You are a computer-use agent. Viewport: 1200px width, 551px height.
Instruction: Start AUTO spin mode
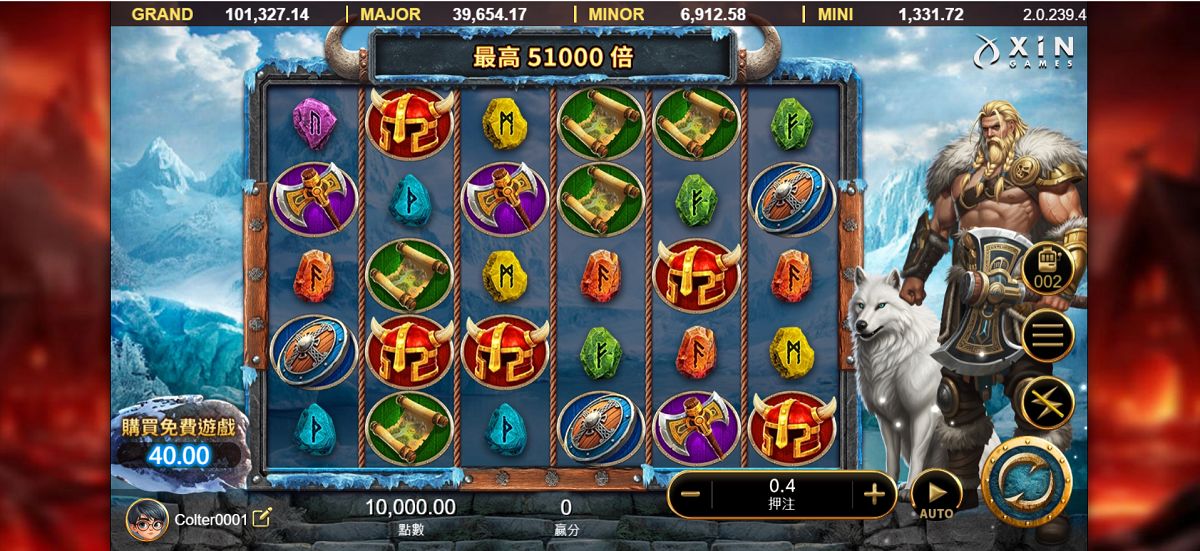[936, 495]
